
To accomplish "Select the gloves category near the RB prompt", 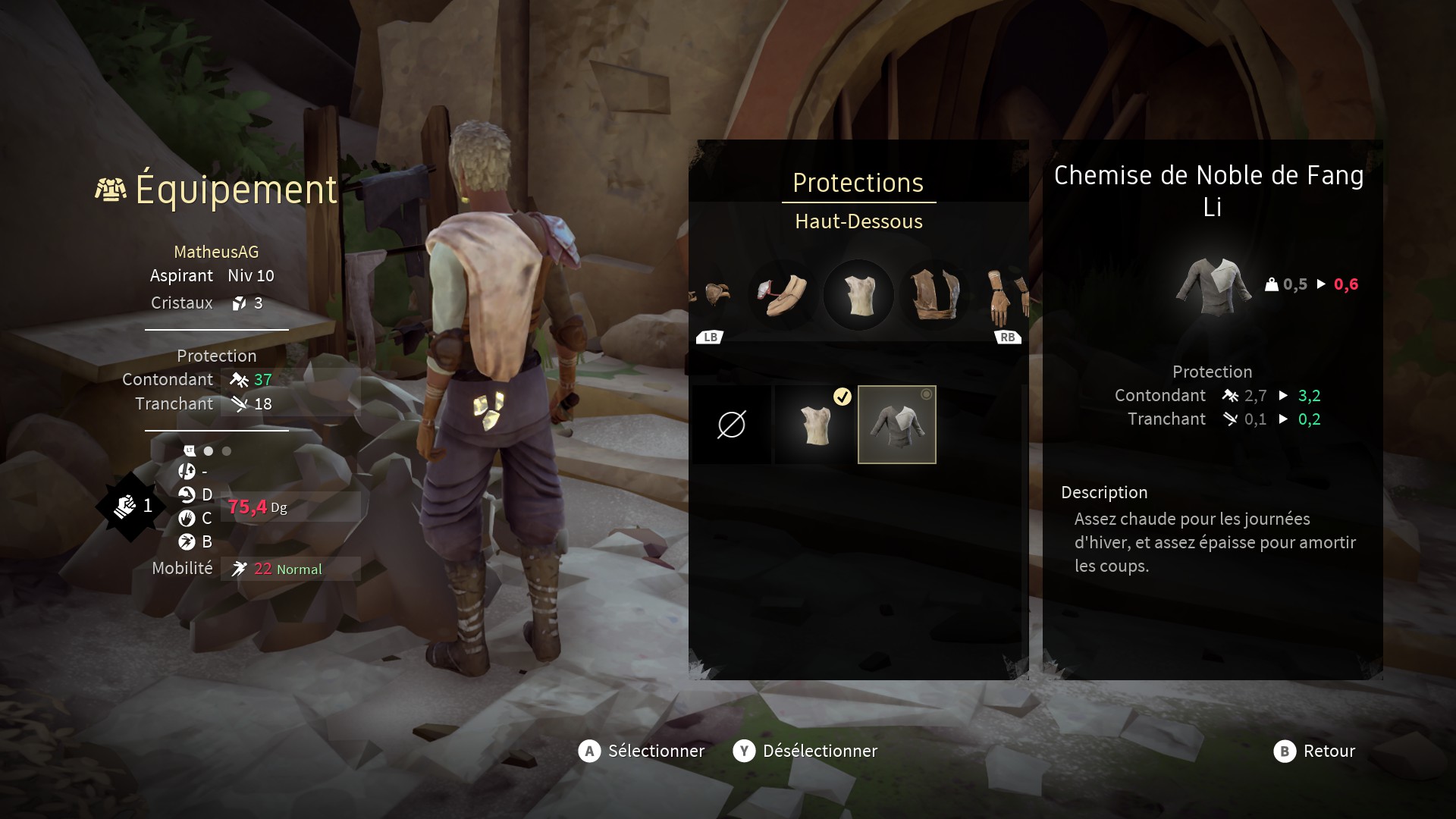I will [999, 296].
